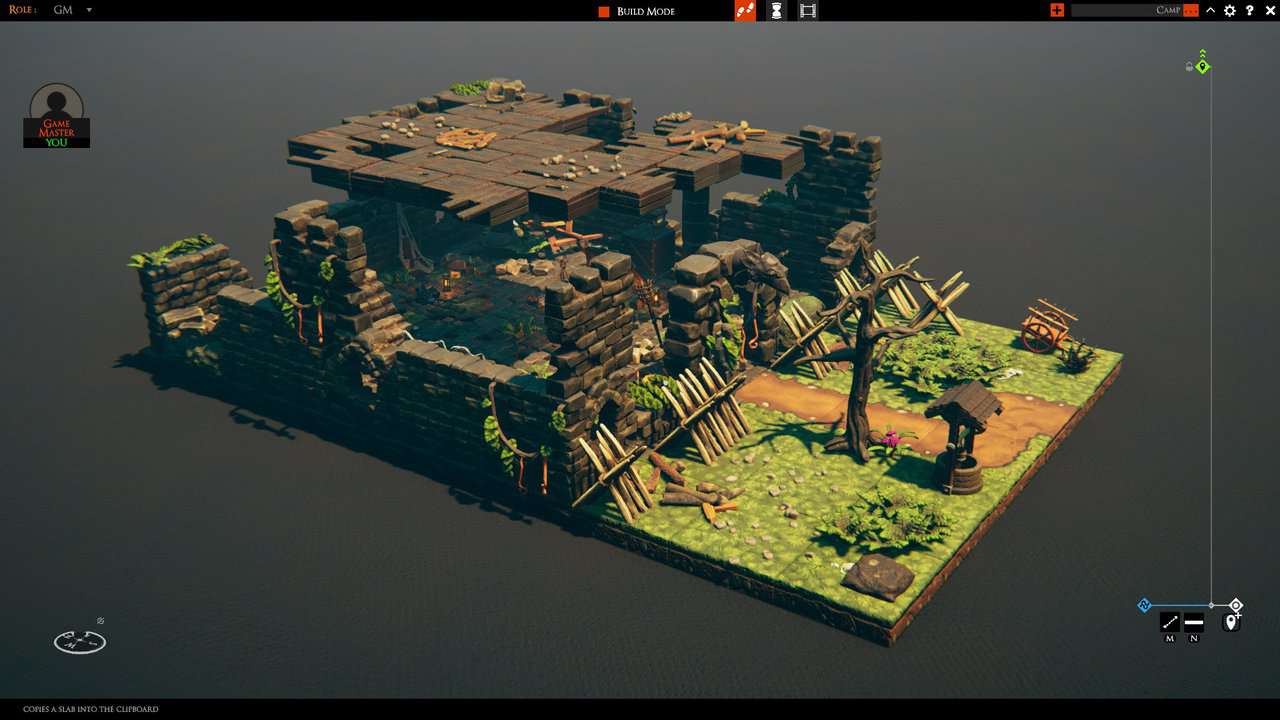Screen dimensions: 1280x720
Task: Toggle the orange square next to Build Mode
Action: [602, 10]
